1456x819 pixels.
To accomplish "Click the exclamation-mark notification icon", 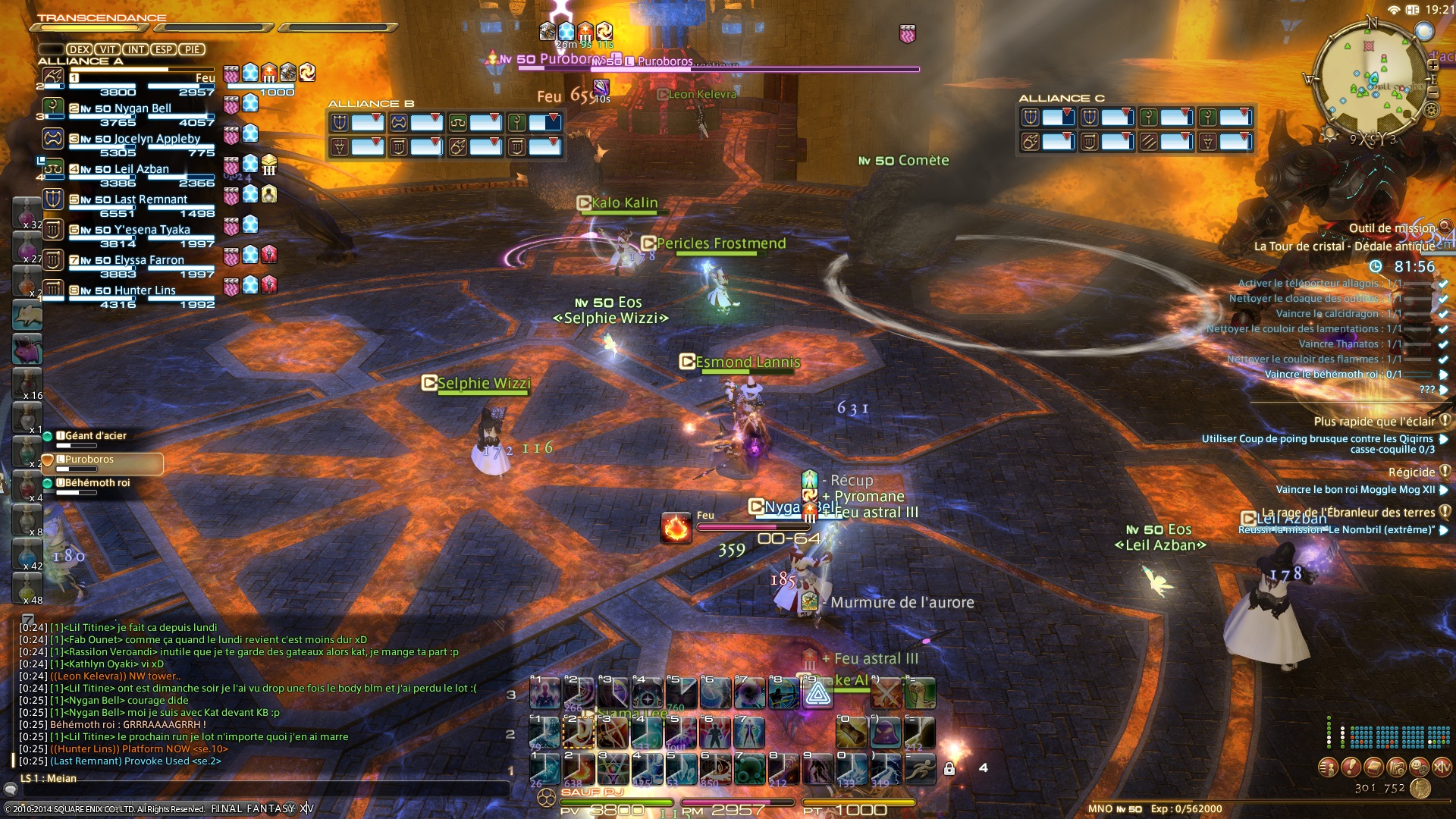I will click(1350, 767).
